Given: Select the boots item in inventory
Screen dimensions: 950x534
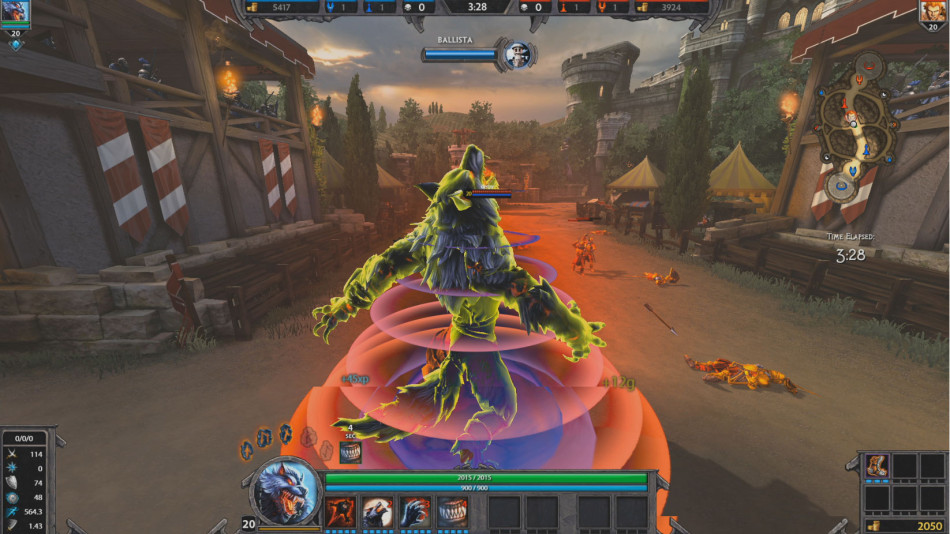Looking at the screenshot, I should point(876,467).
